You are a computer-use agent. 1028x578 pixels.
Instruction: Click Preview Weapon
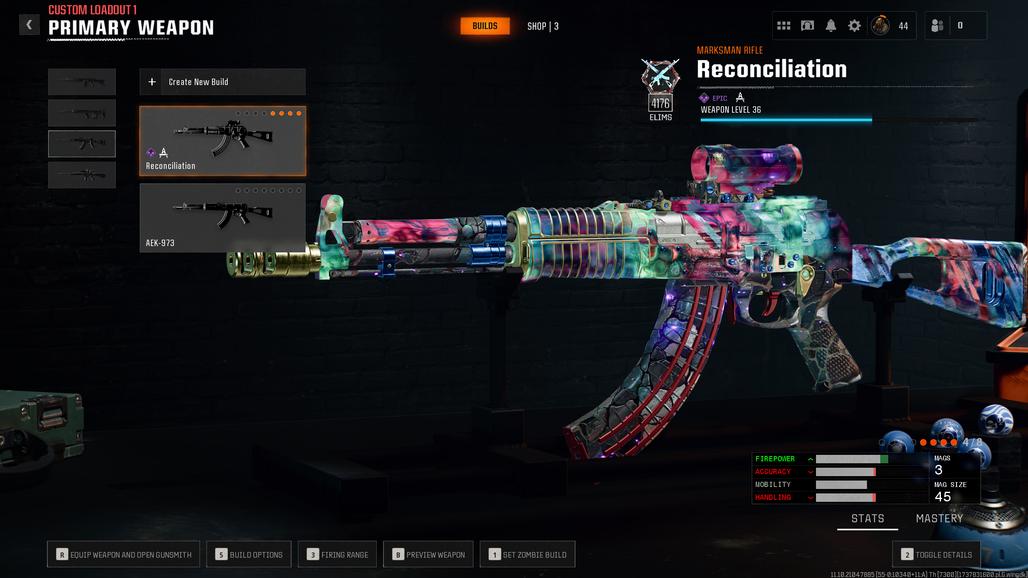(x=428, y=554)
